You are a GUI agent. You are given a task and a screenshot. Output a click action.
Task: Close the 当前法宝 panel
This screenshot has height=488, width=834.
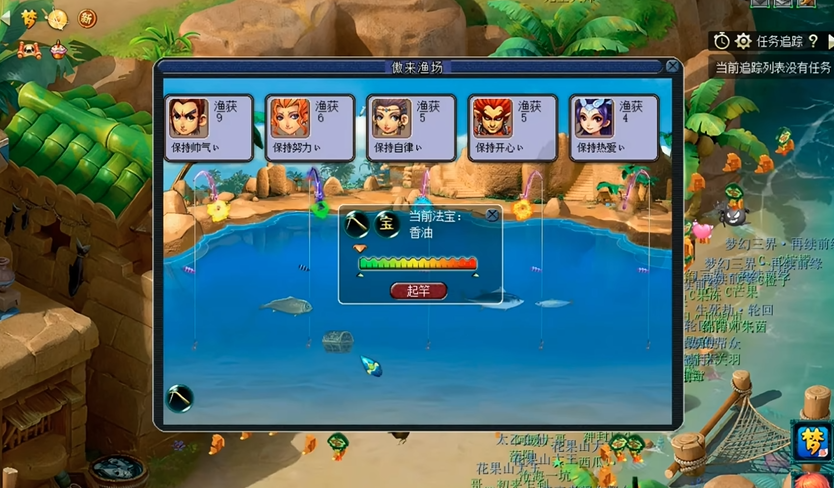[x=492, y=215]
